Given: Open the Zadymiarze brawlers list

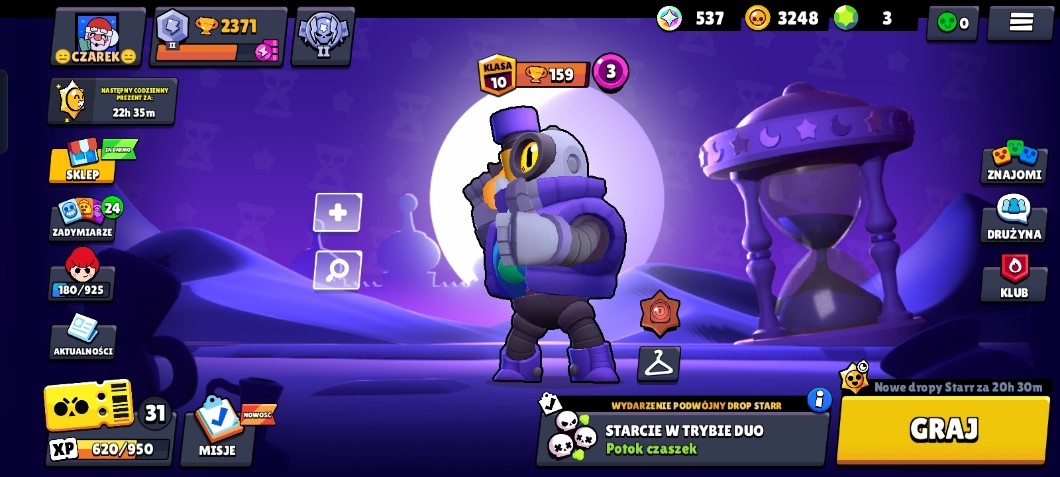Looking at the screenshot, I should (83, 219).
